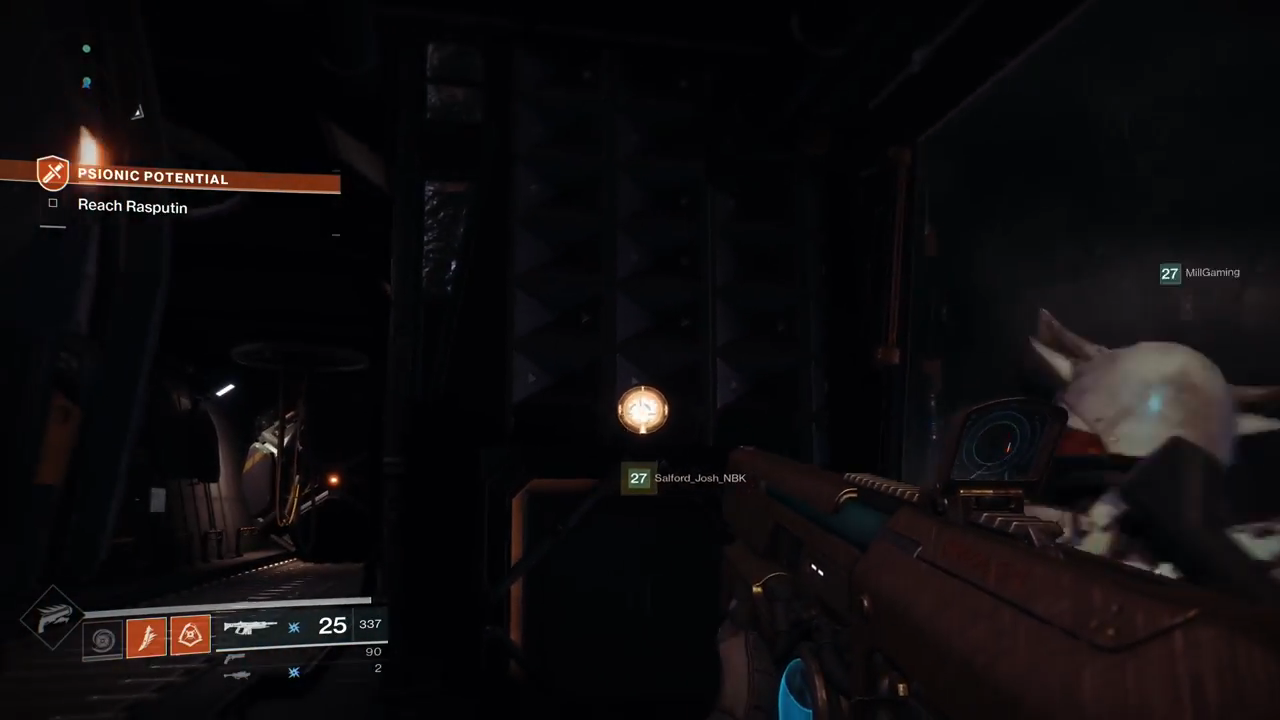Click the Salford_Josh_NBK player nameplate

coord(686,478)
